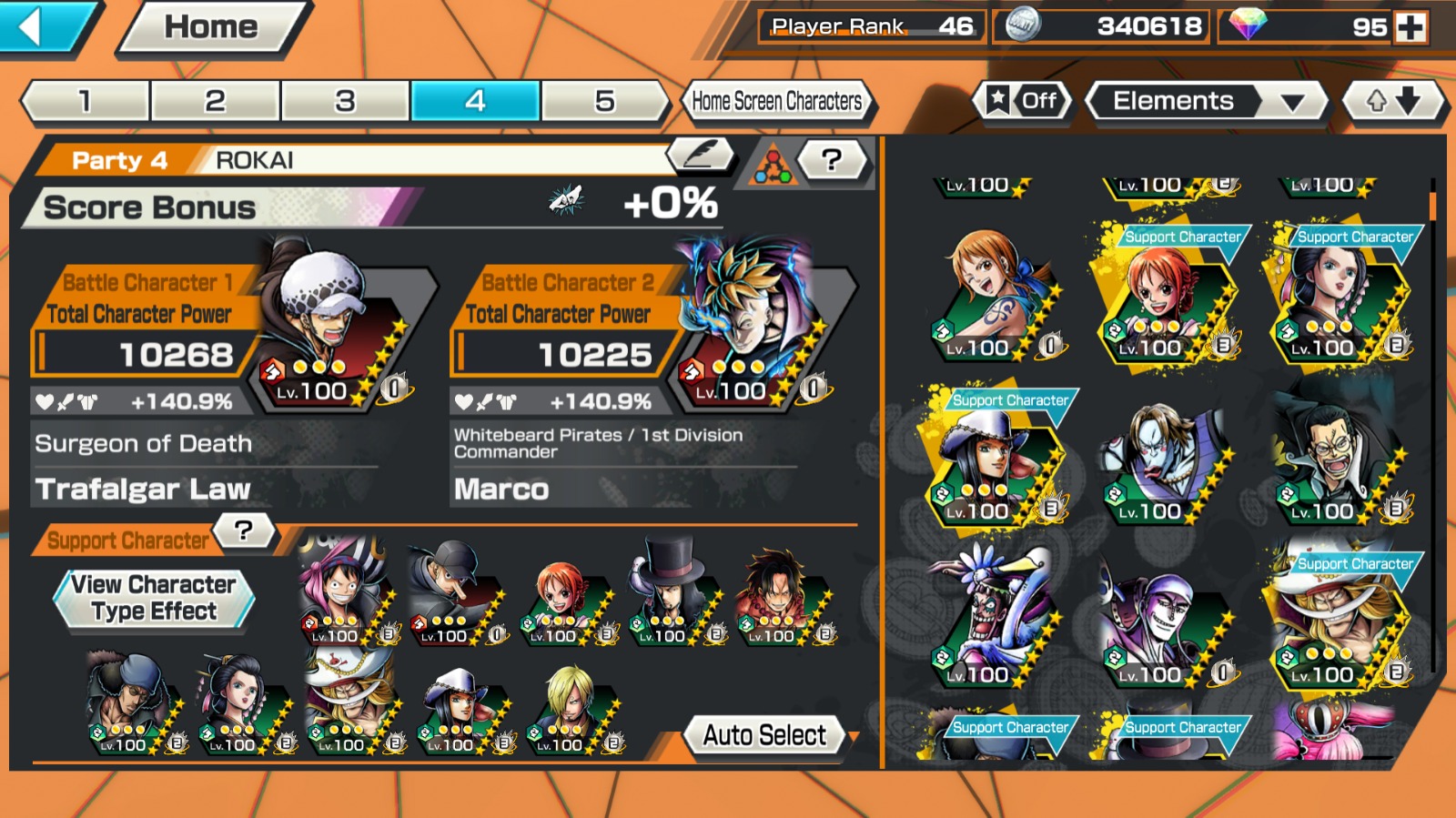Screen dimensions: 1456x818
Task: Switch to party tab 1
Action: pos(86,101)
